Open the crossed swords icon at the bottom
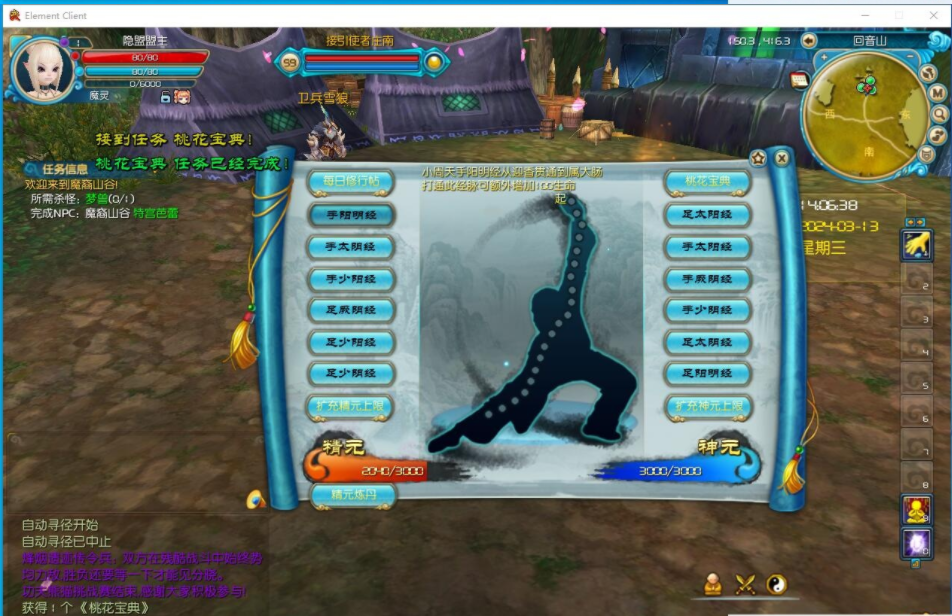This screenshot has height=616, width=952. tap(745, 585)
